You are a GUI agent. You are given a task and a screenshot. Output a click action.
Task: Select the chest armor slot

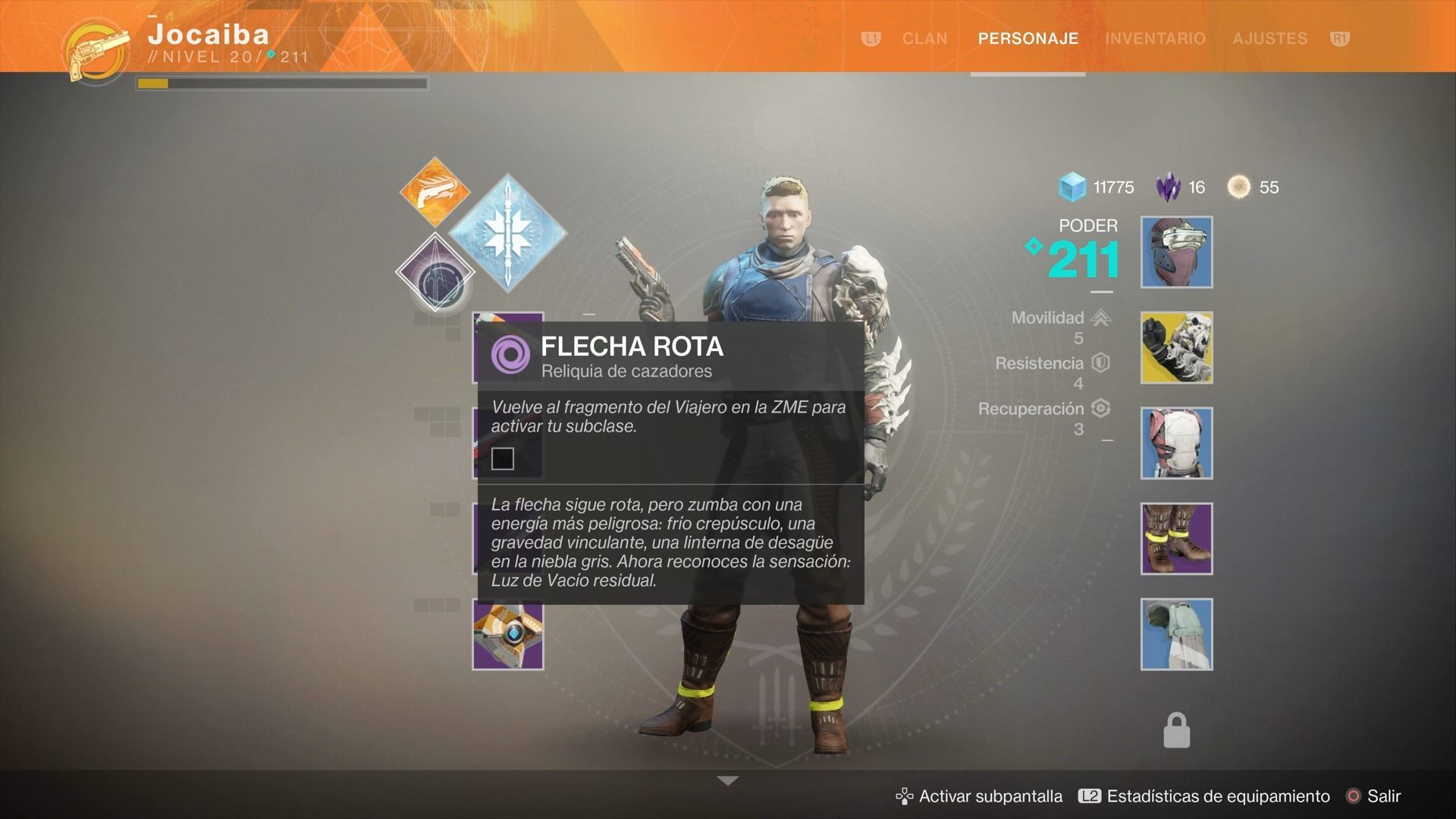(x=1176, y=444)
